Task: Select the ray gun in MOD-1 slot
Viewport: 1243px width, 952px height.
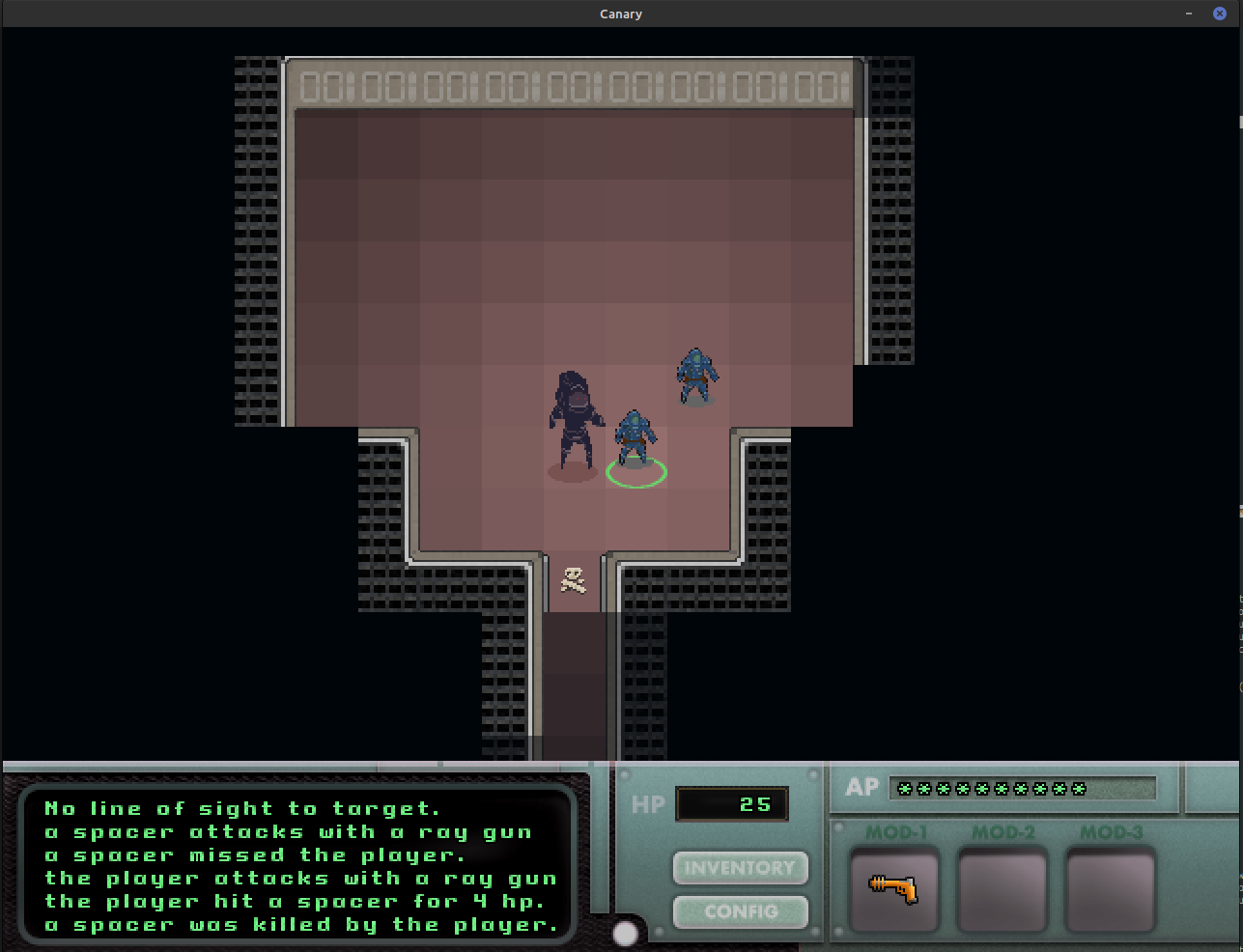Action: coord(893,888)
